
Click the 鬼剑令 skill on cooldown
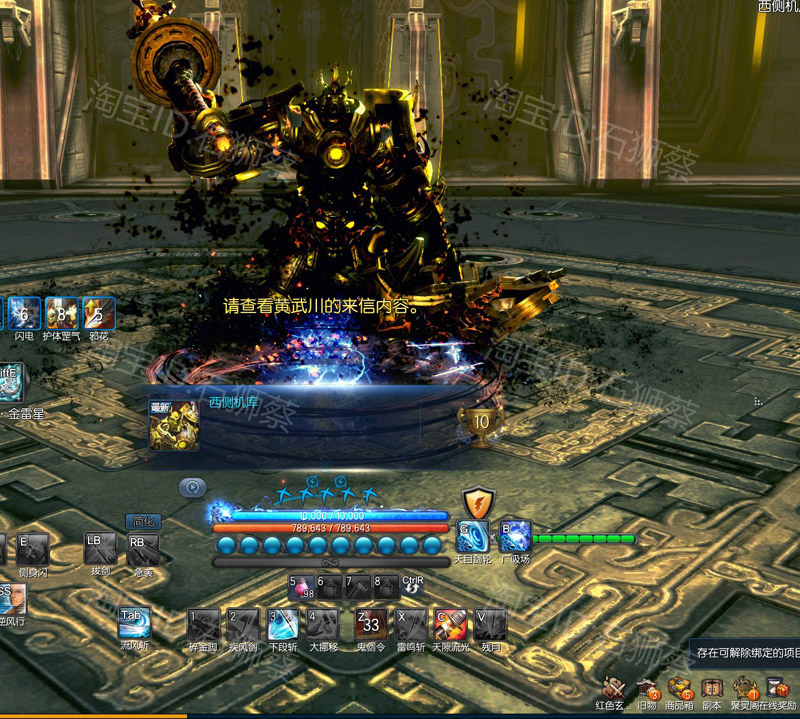click(x=372, y=624)
